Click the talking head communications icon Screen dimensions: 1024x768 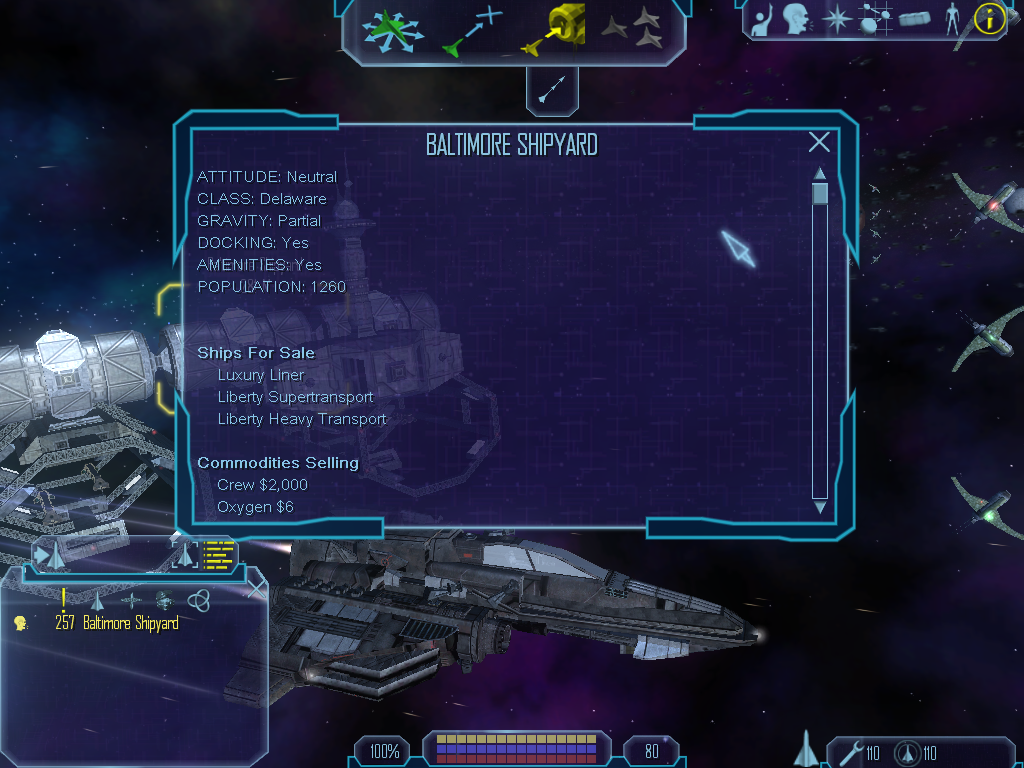point(796,19)
